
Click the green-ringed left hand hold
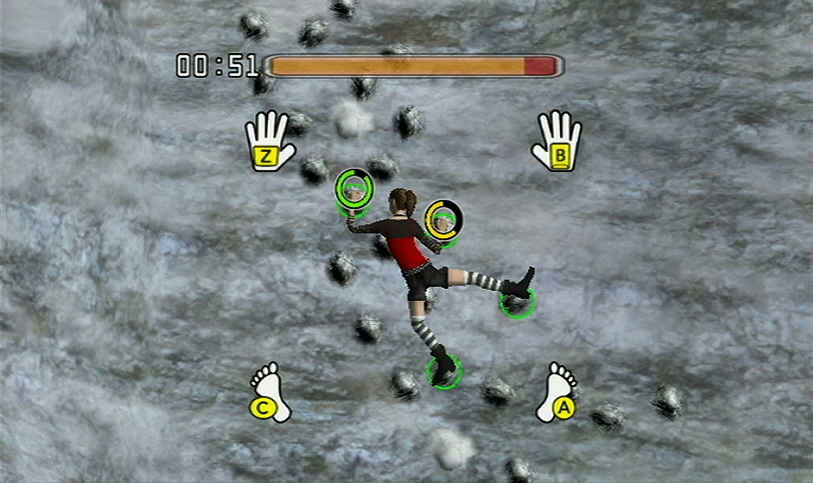[353, 187]
